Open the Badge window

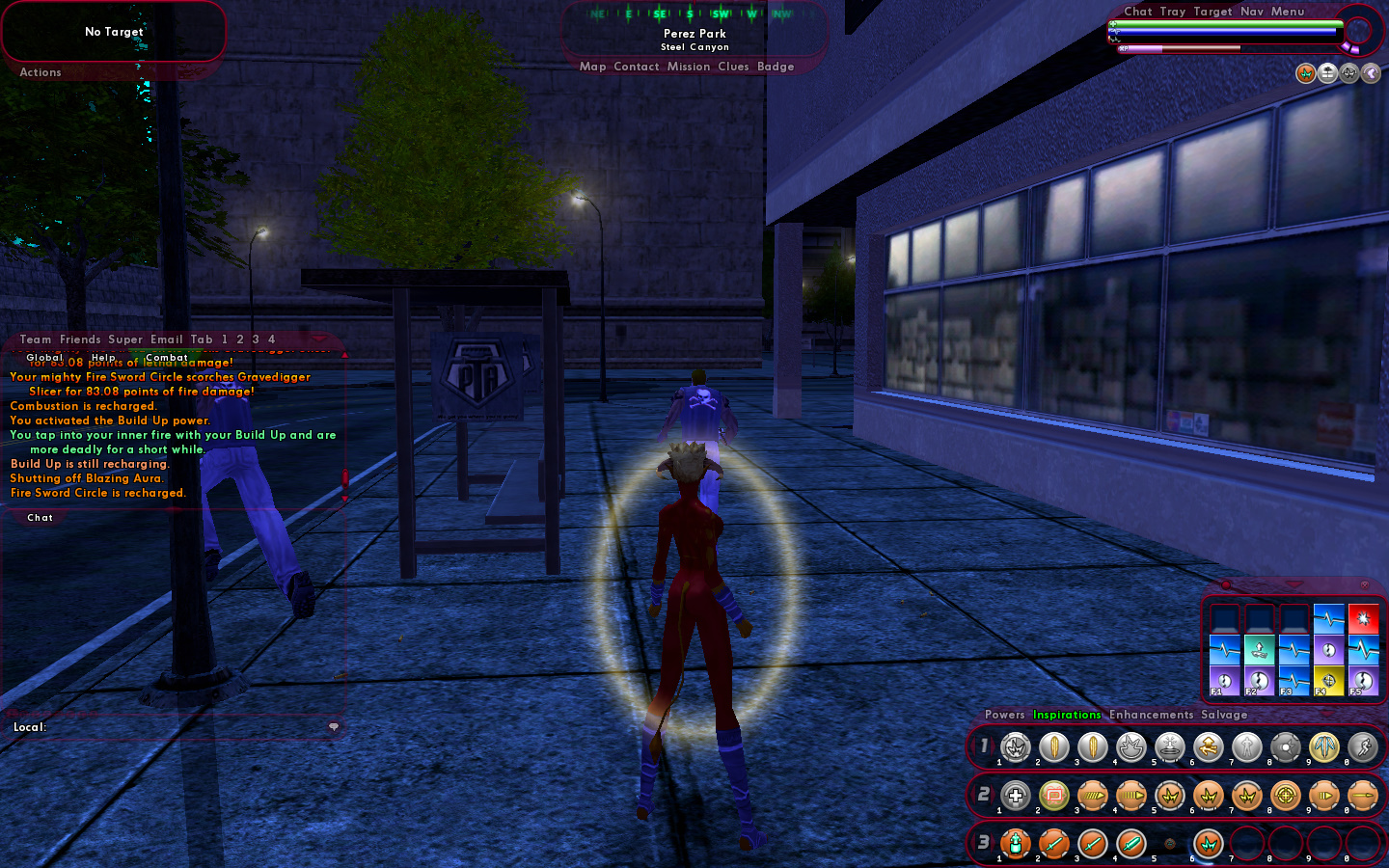tap(776, 67)
